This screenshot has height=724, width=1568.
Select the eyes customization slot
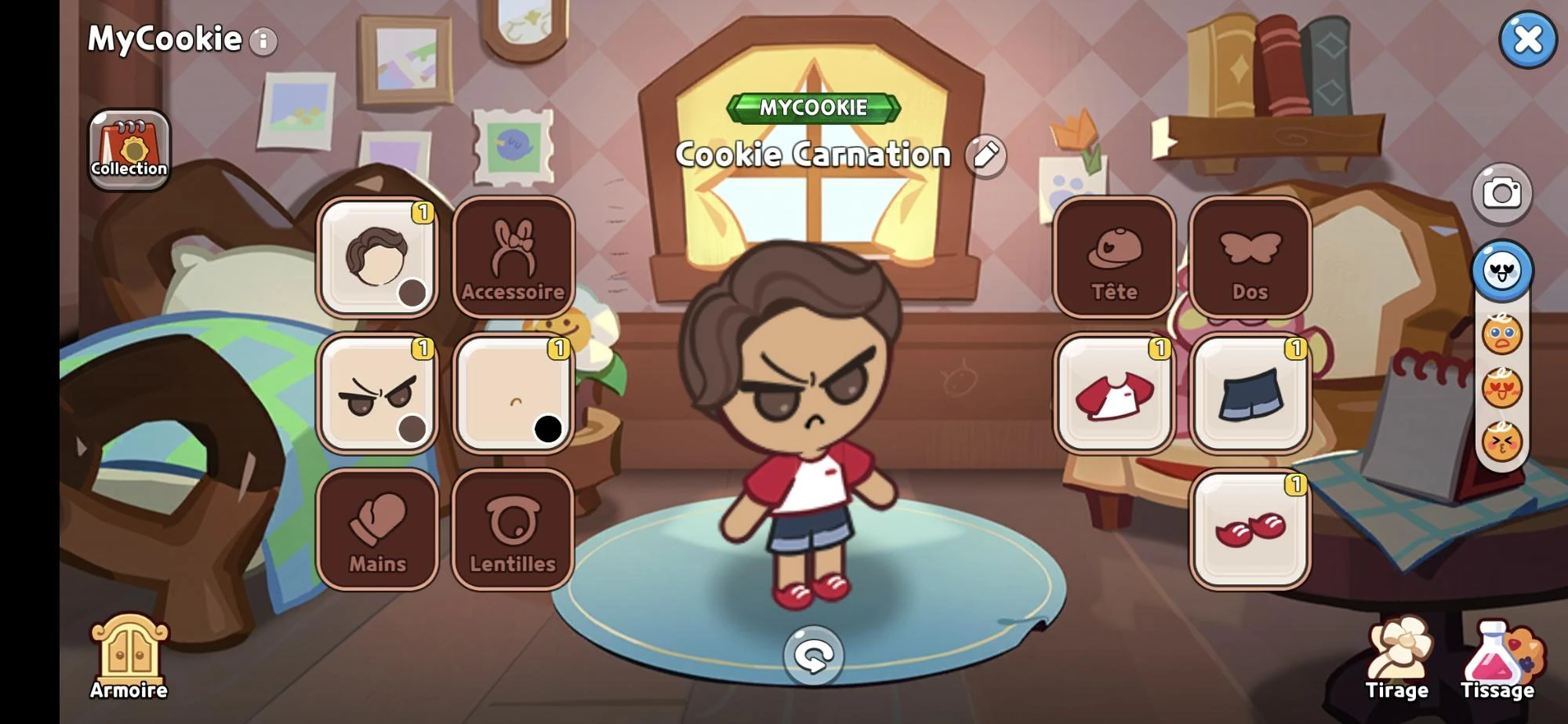point(378,393)
